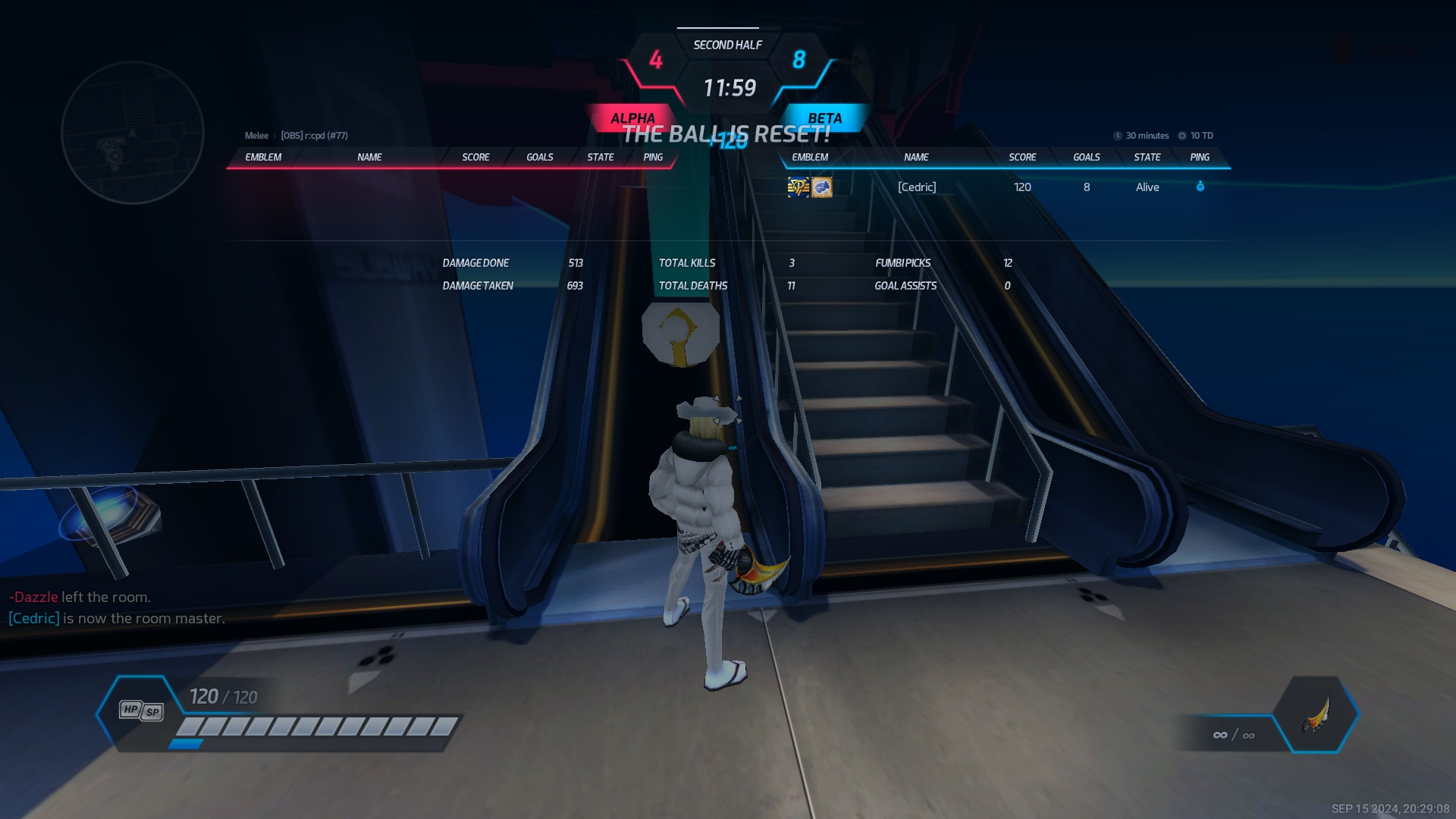Click the -Dazzle name in the chat log
Viewport: 1456px width, 819px height.
point(34,597)
